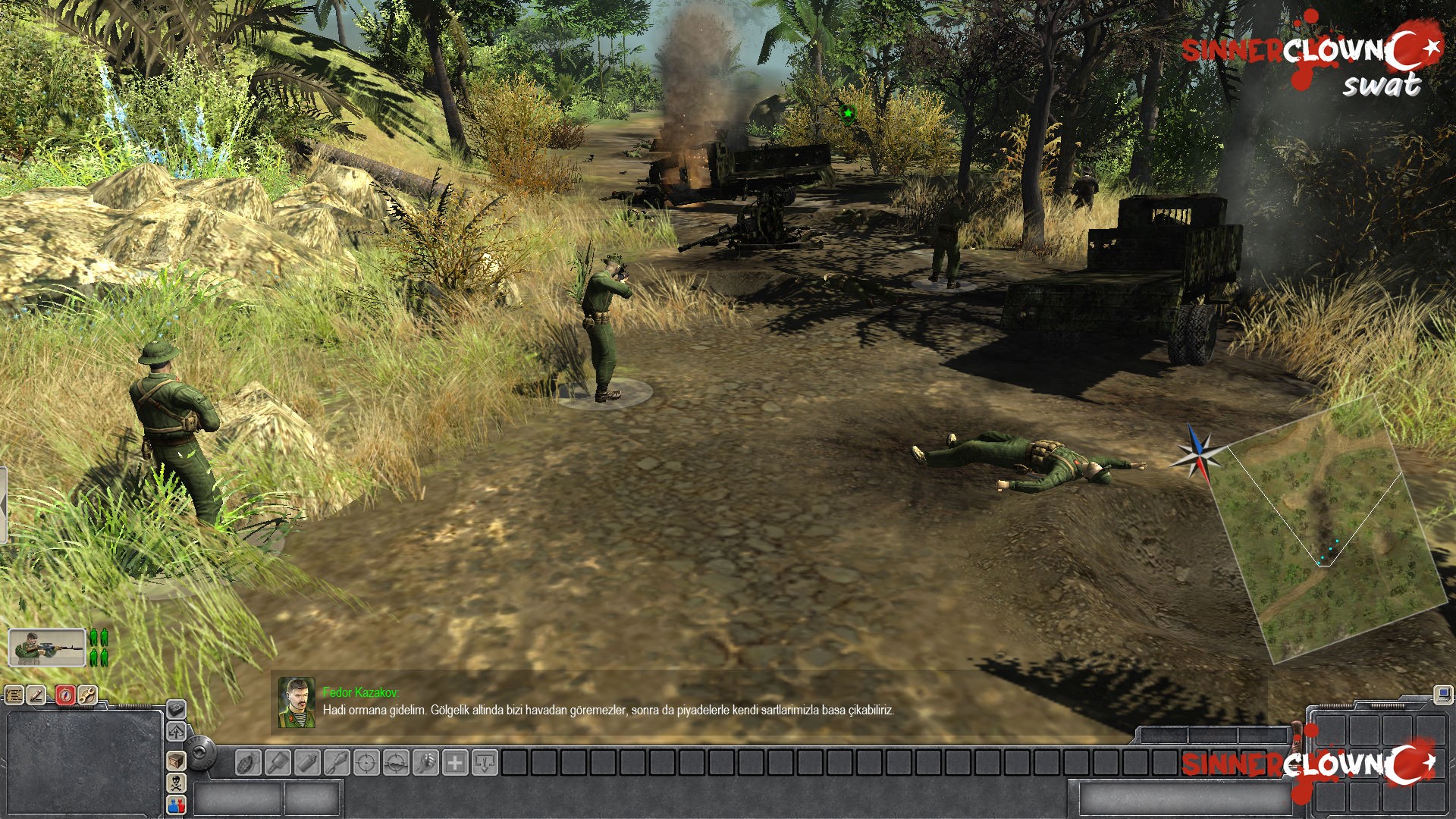Click the white plus heal action

pyautogui.click(x=455, y=762)
